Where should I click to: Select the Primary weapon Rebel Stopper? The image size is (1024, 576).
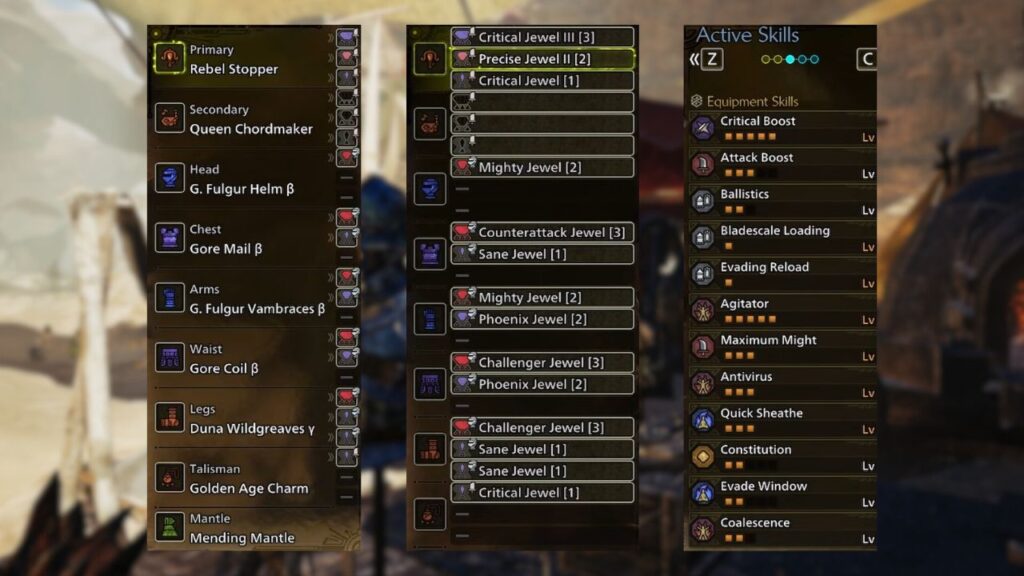pos(240,59)
